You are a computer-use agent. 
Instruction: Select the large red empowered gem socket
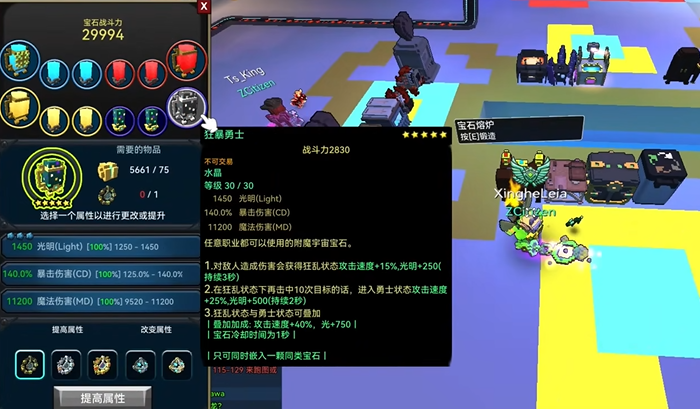[185, 60]
